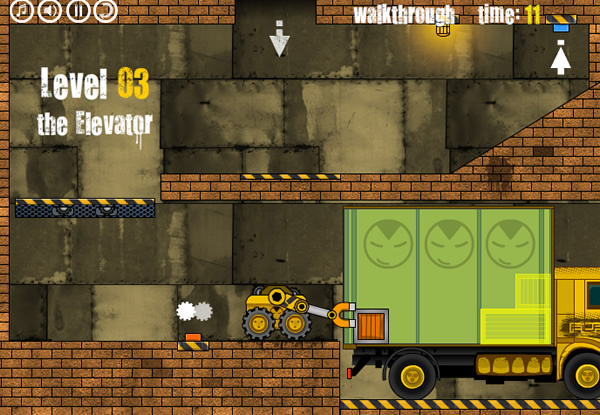
Task: Restart the level with the arrow icon
Action: (x=106, y=11)
